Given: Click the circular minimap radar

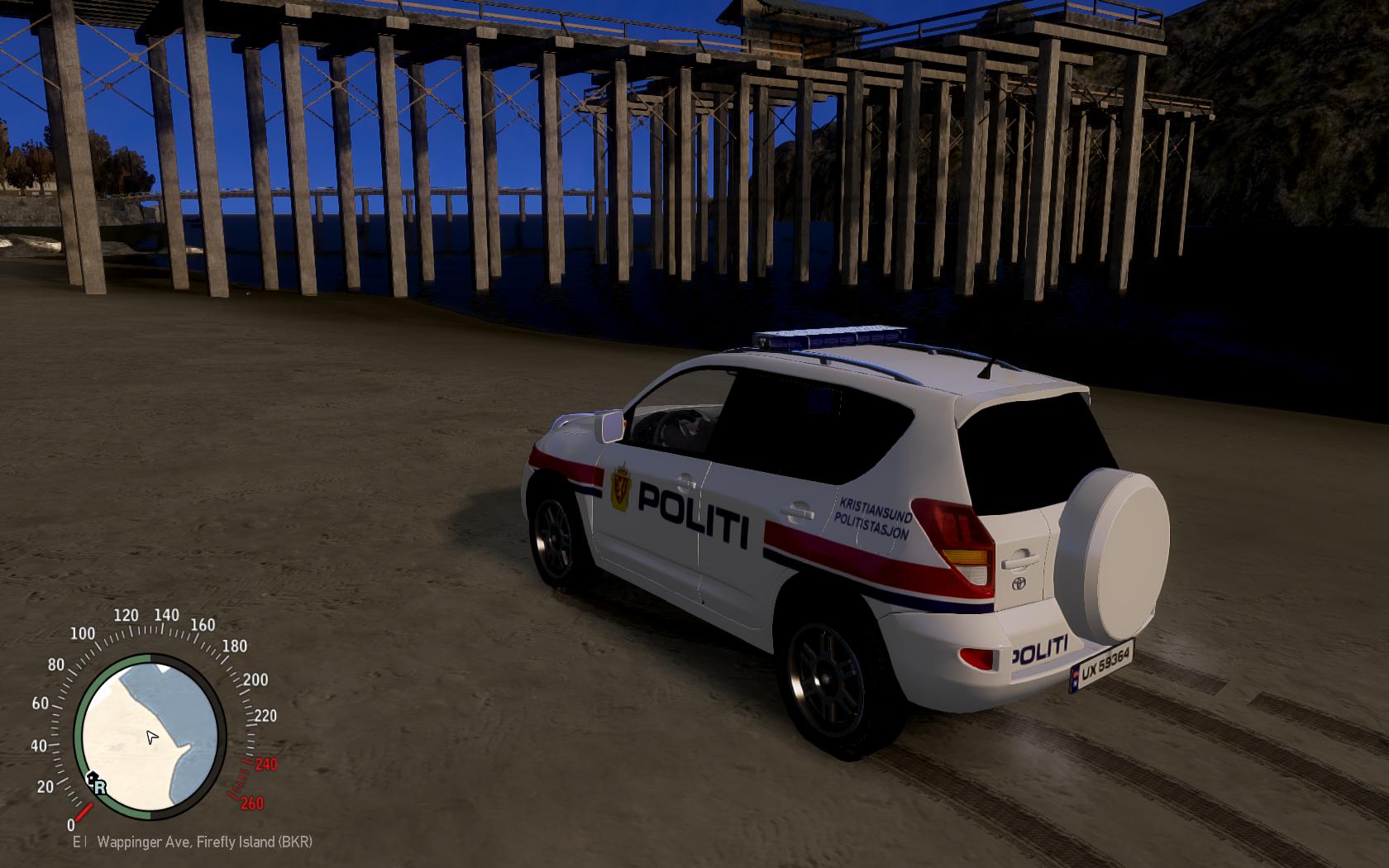Looking at the screenshot, I should [x=150, y=736].
